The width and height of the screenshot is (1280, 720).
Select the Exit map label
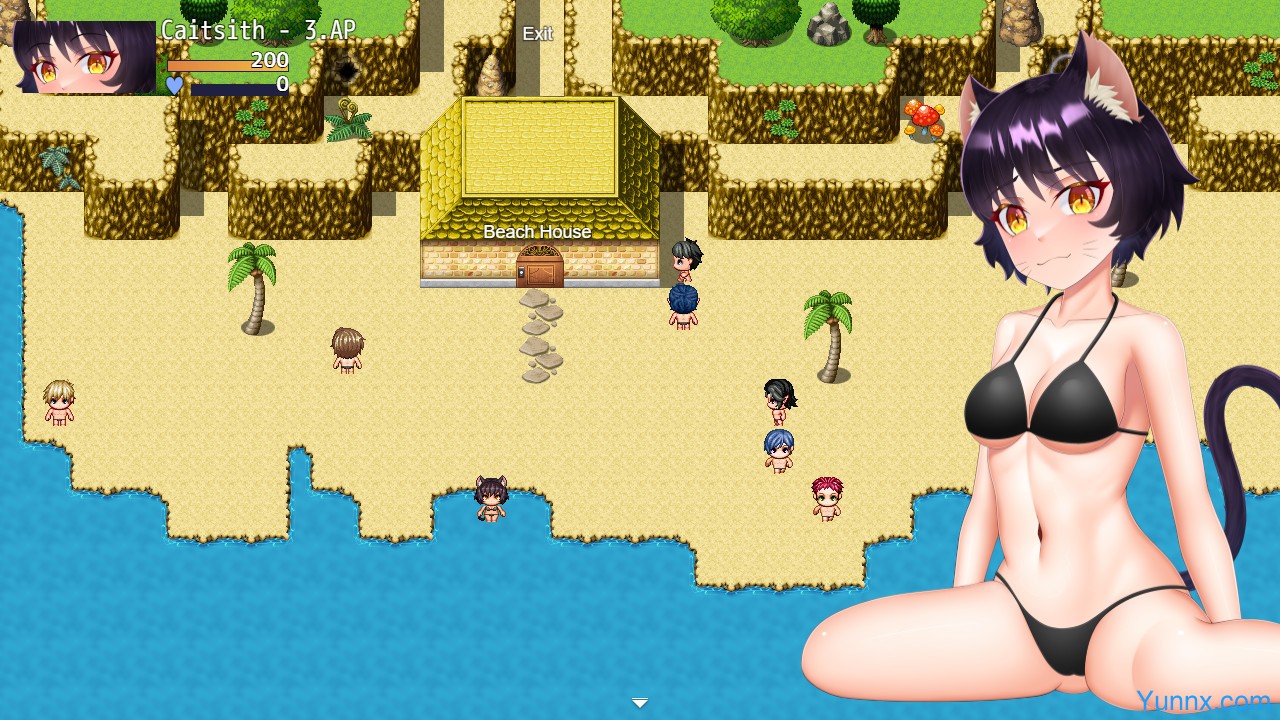[537, 34]
